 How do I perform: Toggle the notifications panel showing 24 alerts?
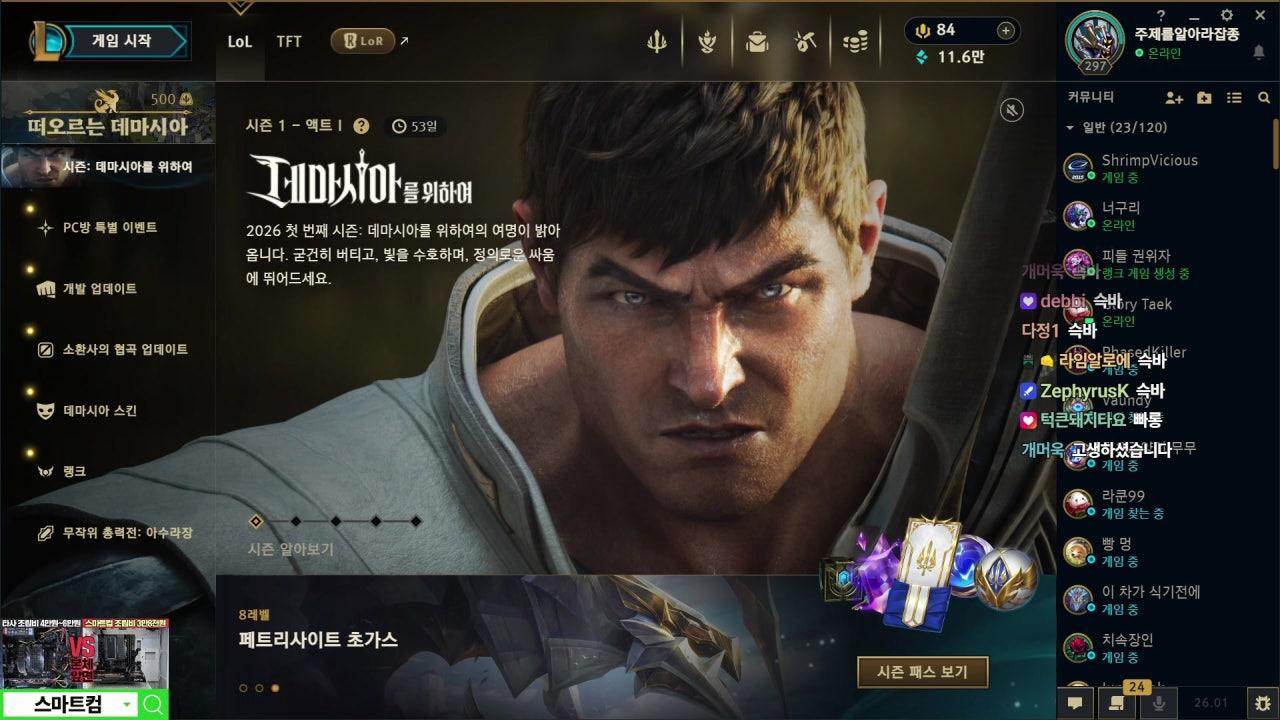pyautogui.click(x=1117, y=705)
